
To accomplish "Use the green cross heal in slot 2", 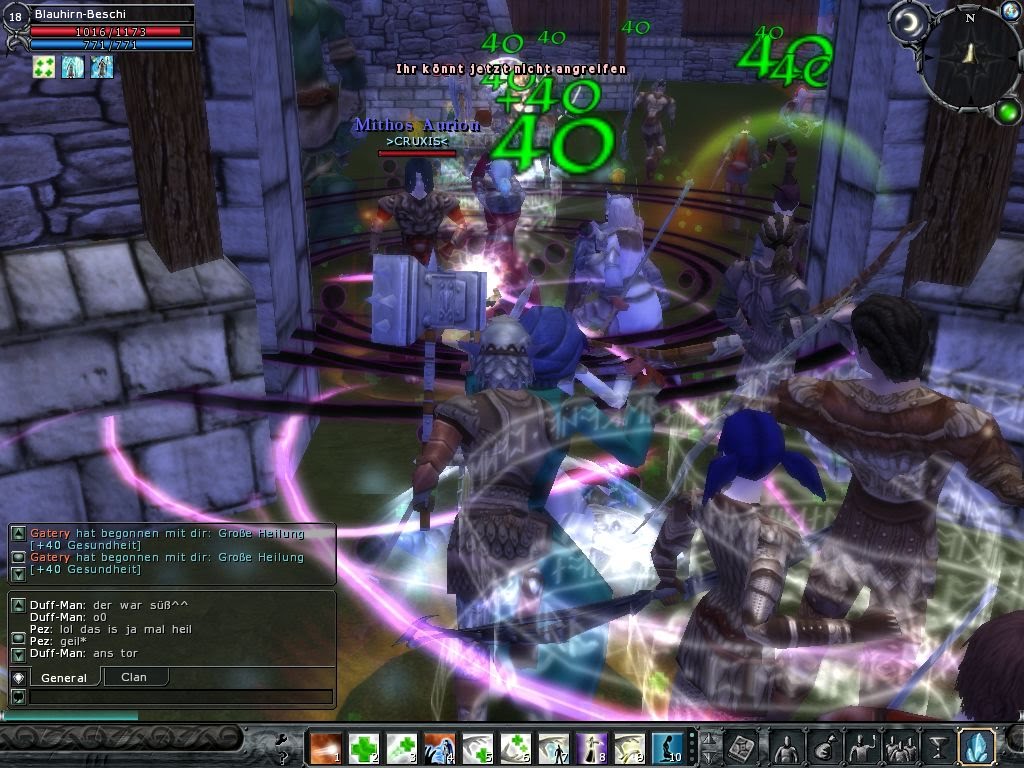I will point(364,748).
